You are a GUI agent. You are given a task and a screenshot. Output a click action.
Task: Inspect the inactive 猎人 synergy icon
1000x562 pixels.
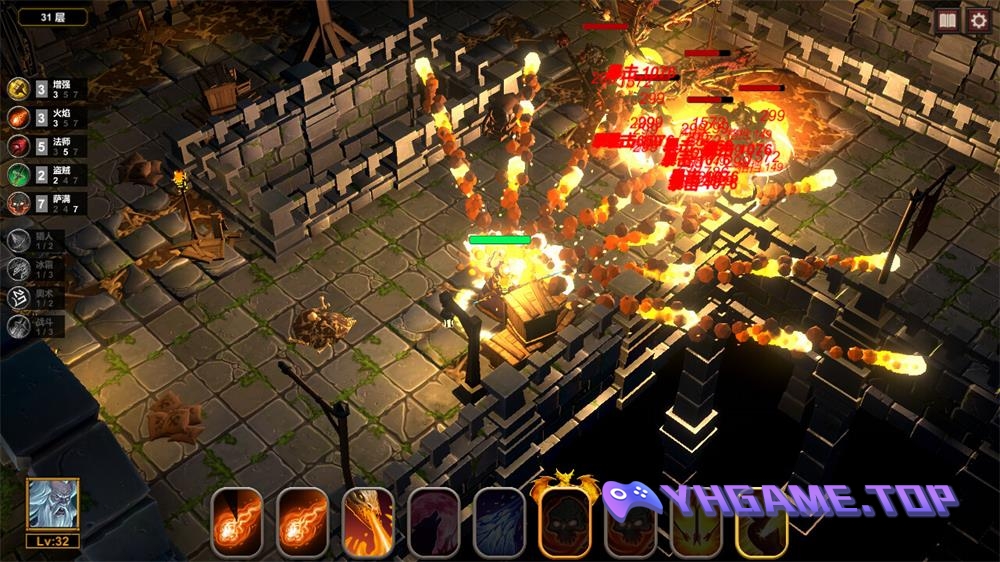coord(18,240)
